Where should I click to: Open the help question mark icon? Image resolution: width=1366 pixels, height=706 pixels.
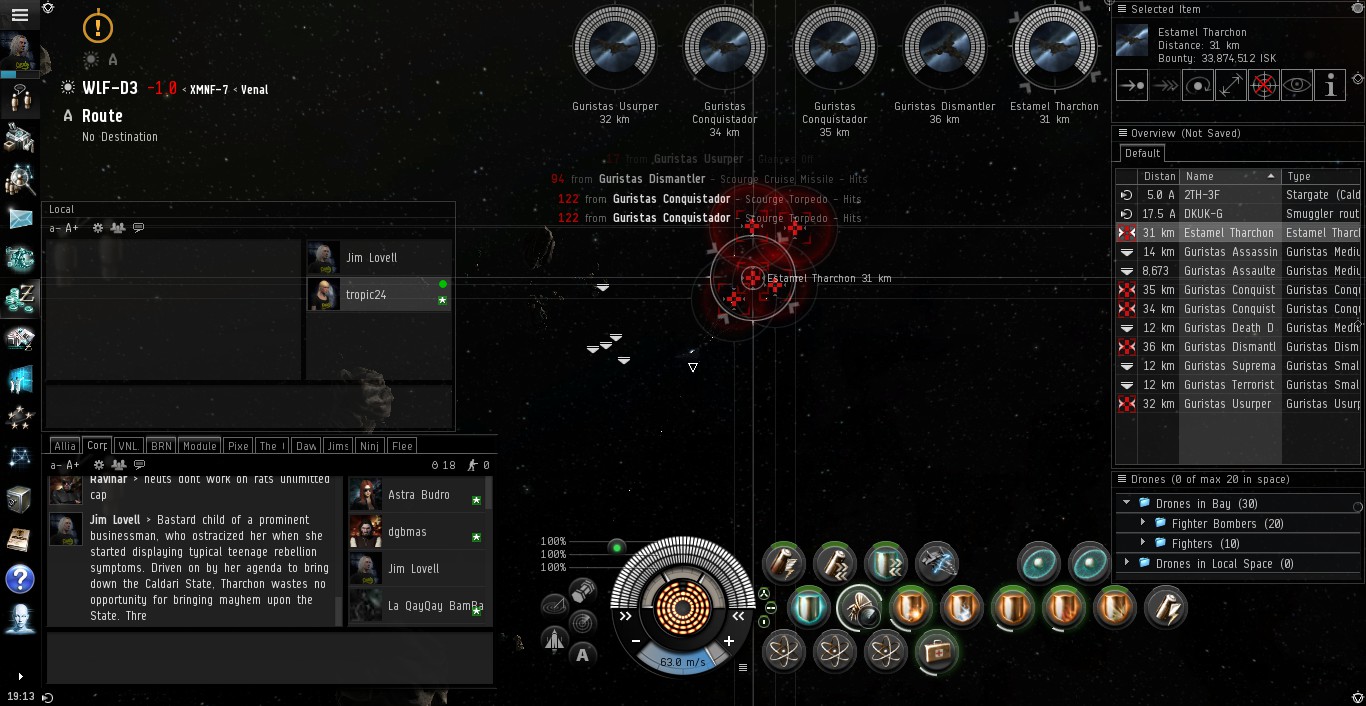[x=19, y=578]
